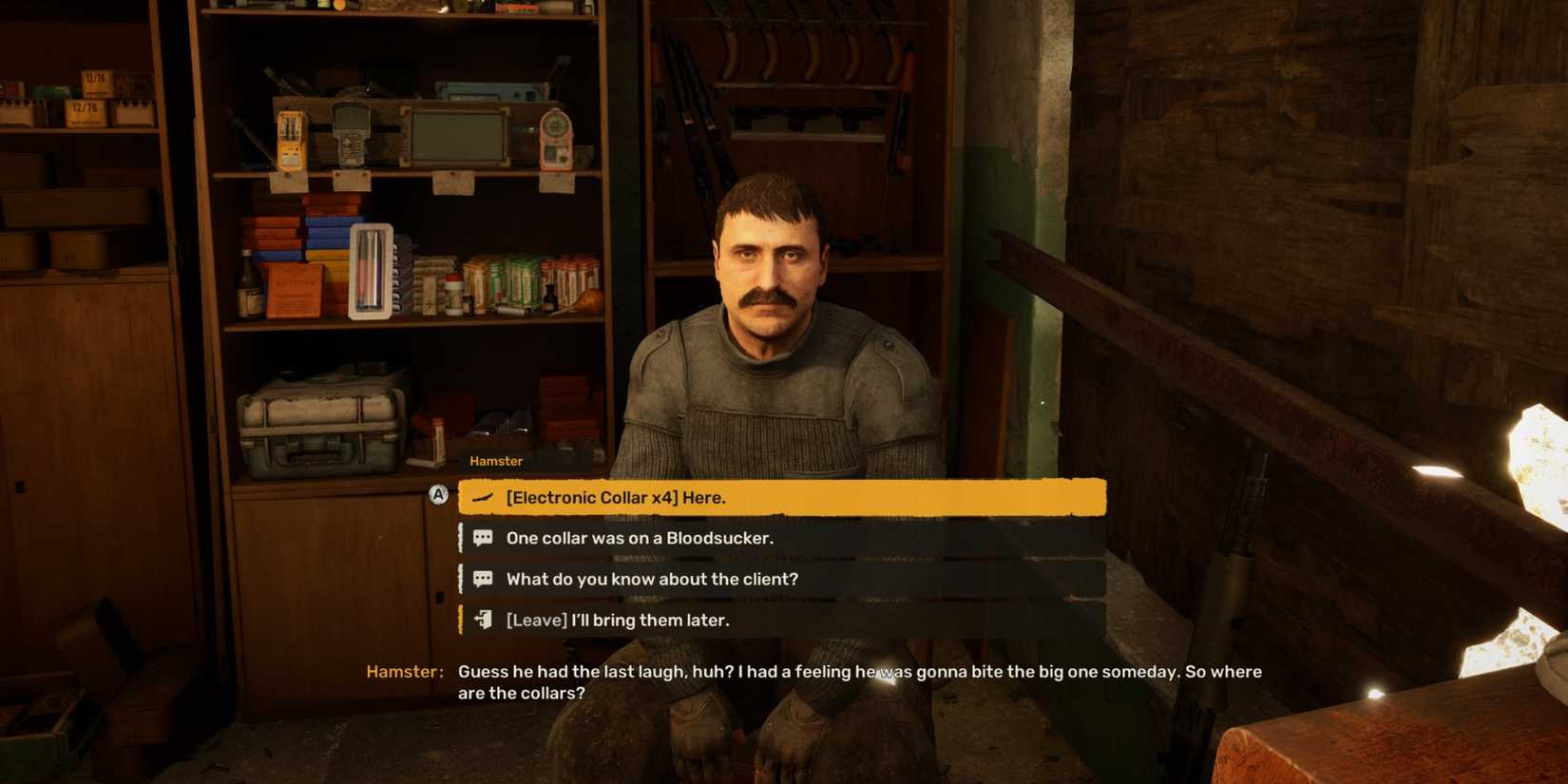Click the hand-over item icon on the highlighted option
This screenshot has width=1568, height=784.
pyautogui.click(x=482, y=496)
